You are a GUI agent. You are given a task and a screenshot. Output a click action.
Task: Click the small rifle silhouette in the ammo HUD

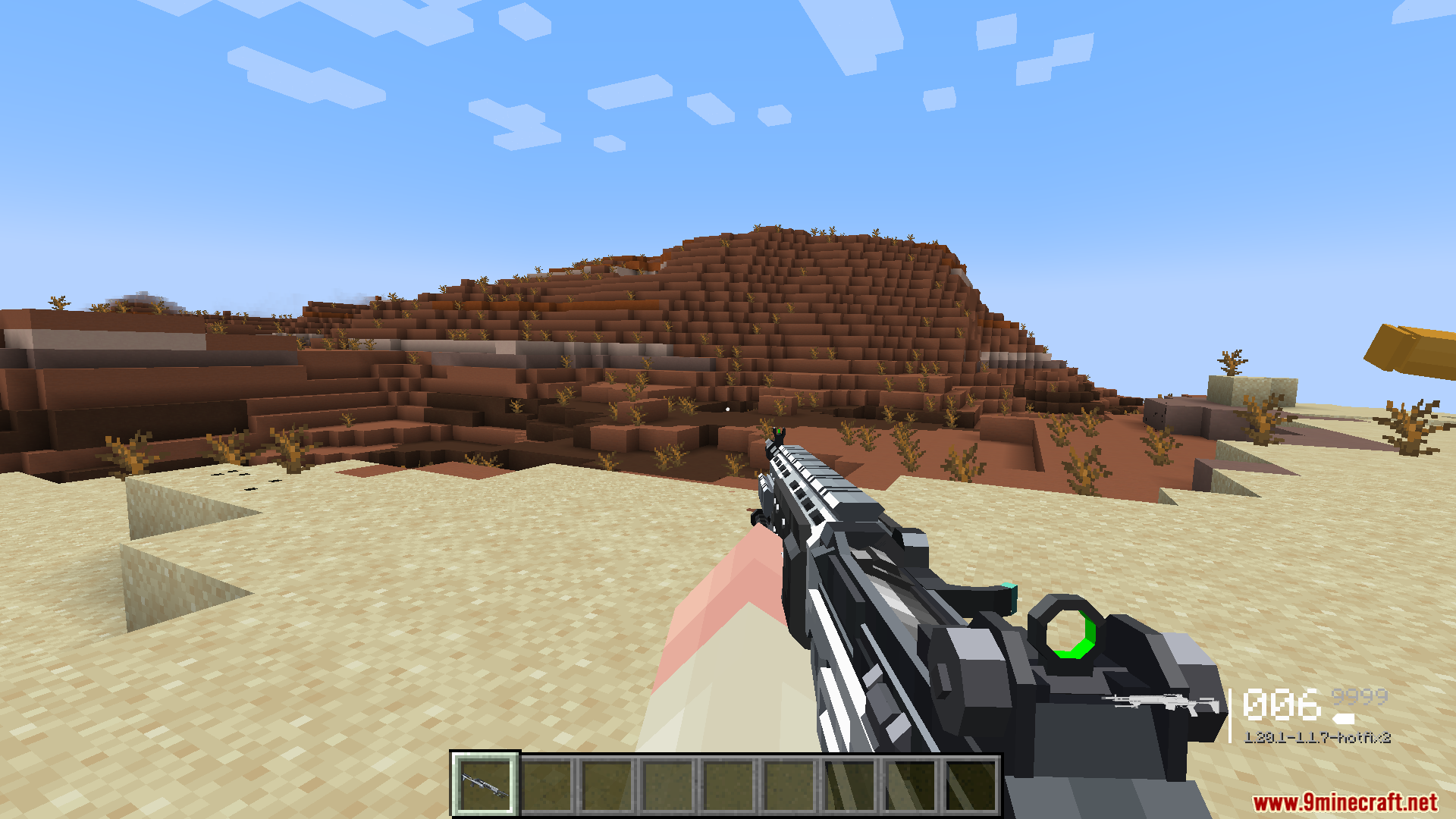[x=1160, y=701]
